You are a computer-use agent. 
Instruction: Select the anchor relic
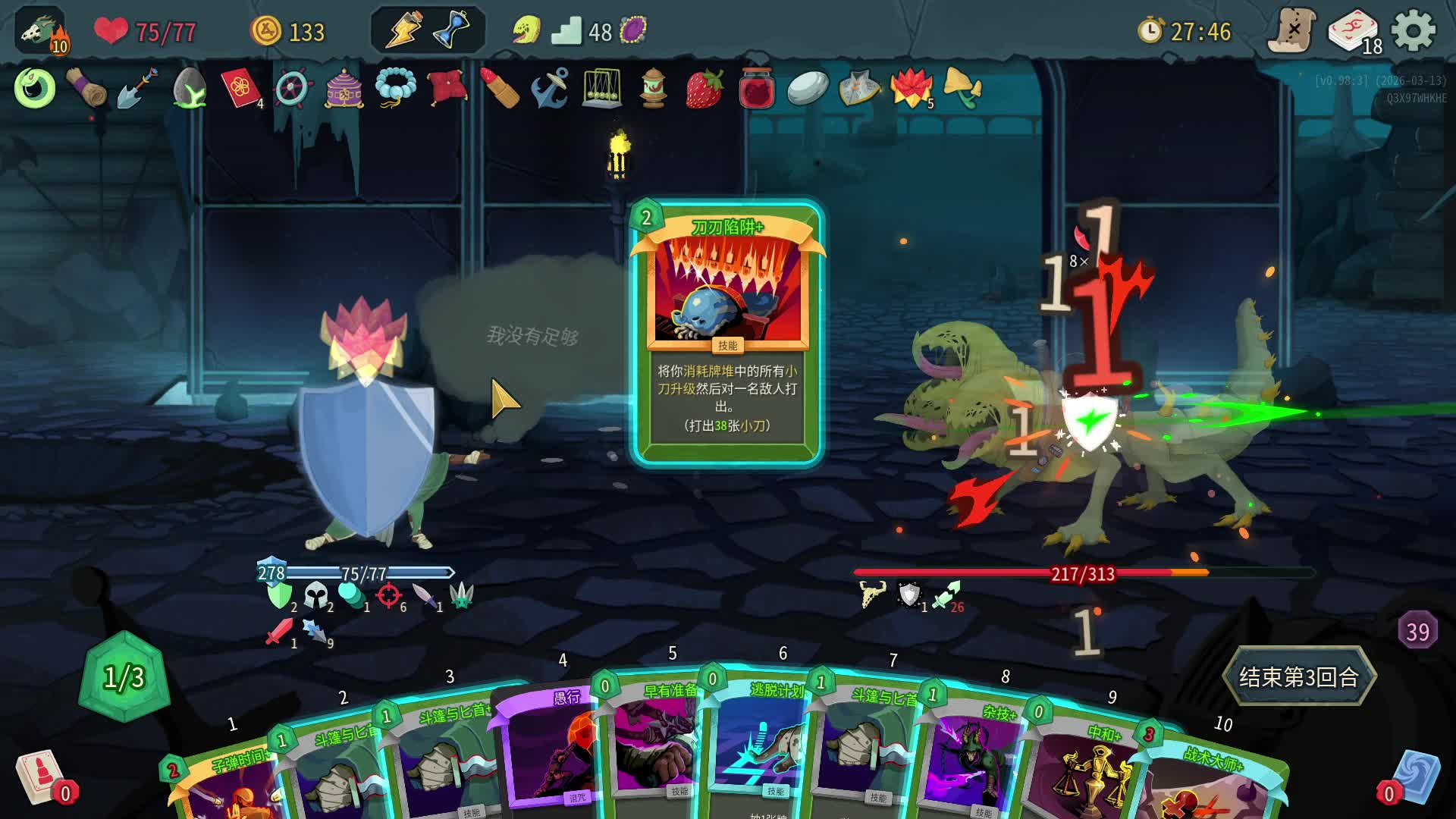coord(550,89)
